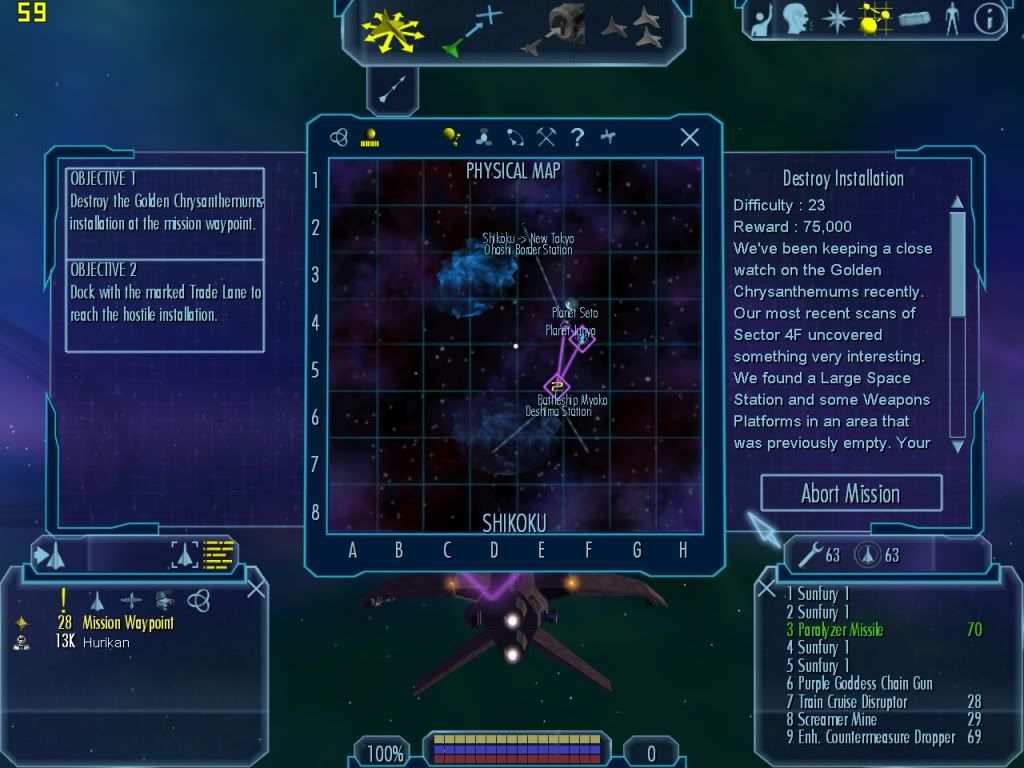The width and height of the screenshot is (1024, 768).
Task: Select the Formation maneuver icon
Action: point(632,30)
